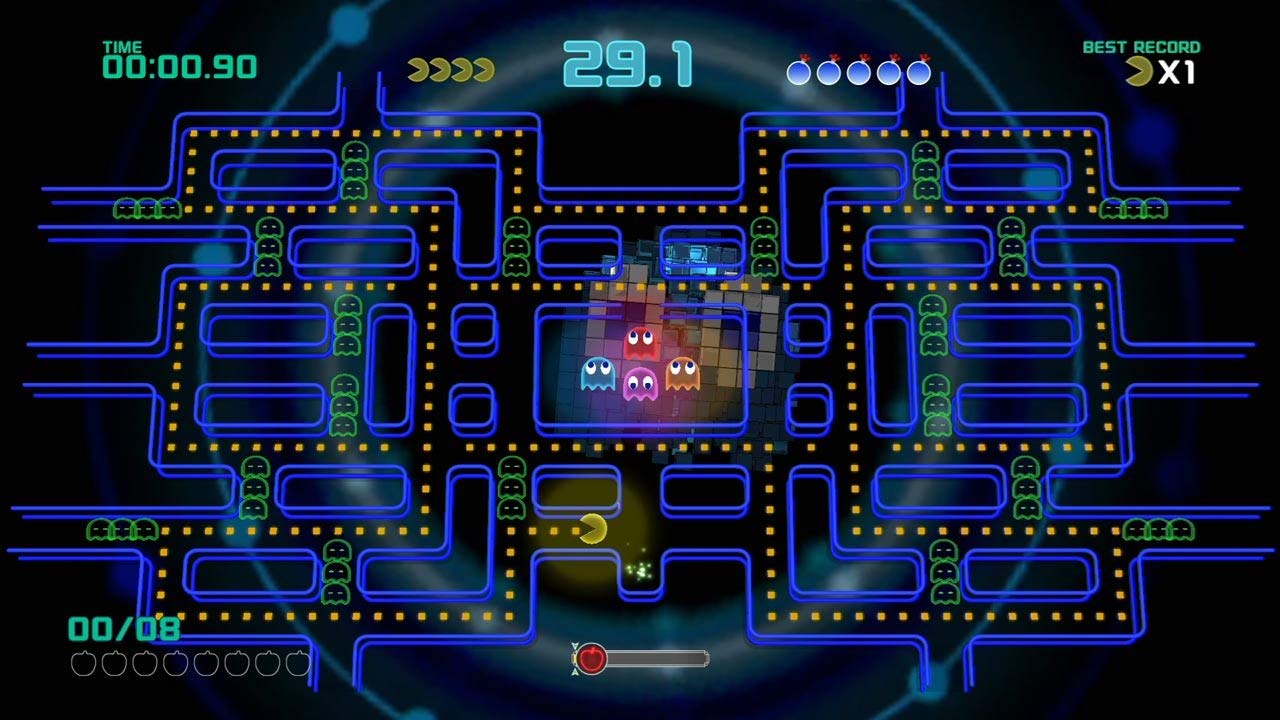Click the red Blinky ghost in center
1280x720 pixels.
[641, 340]
